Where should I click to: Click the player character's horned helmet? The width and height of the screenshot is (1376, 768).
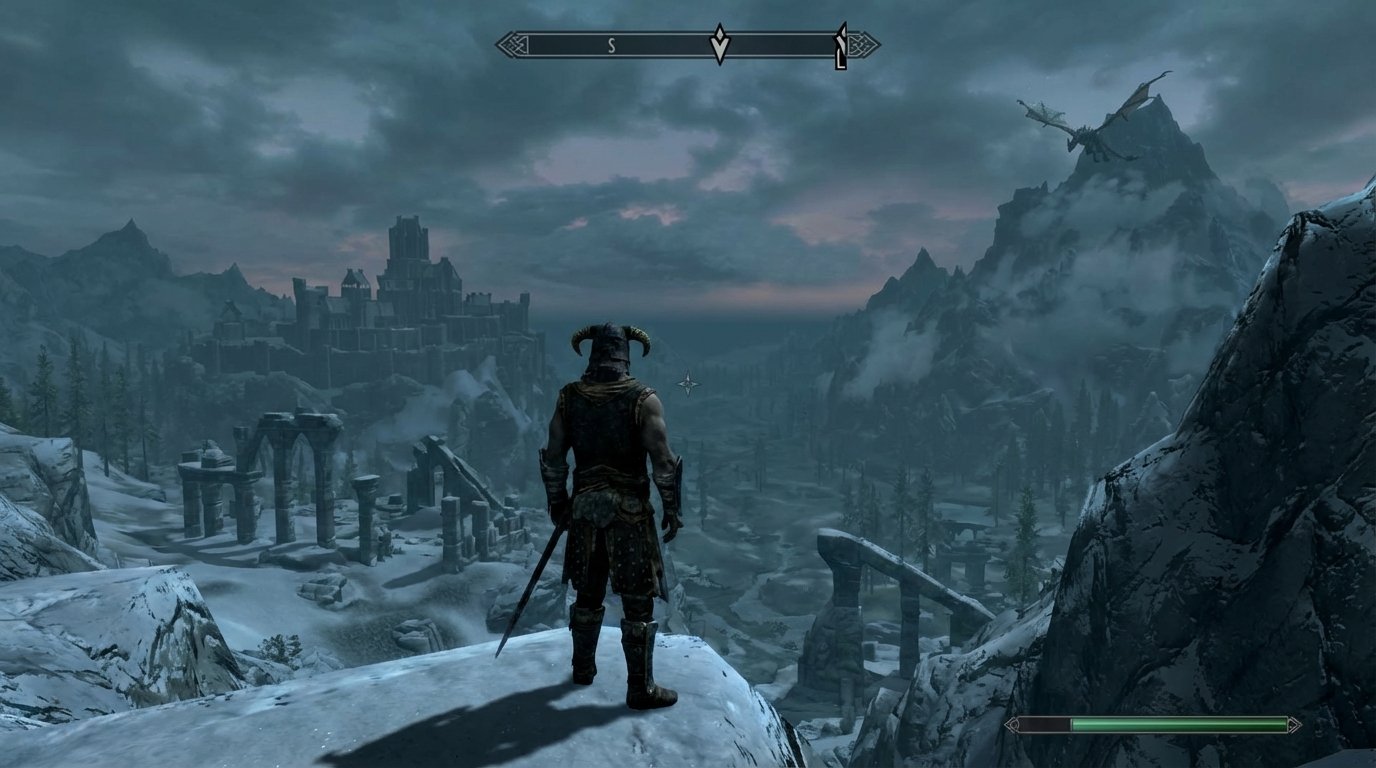[x=610, y=348]
